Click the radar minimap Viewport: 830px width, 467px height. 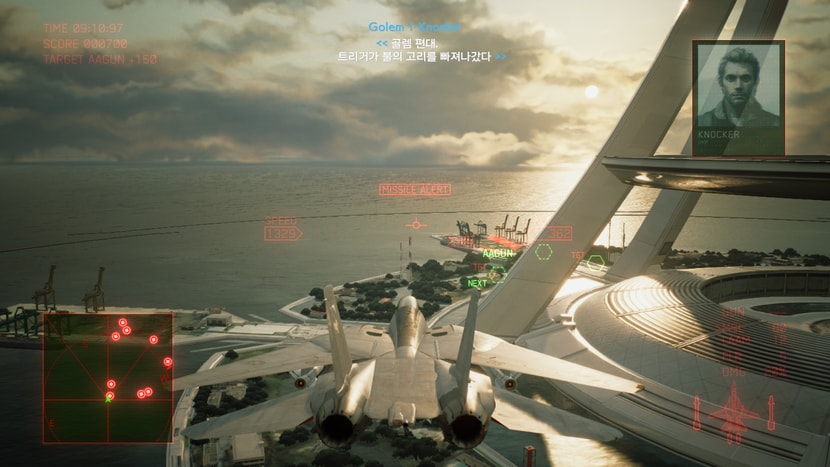(108, 377)
